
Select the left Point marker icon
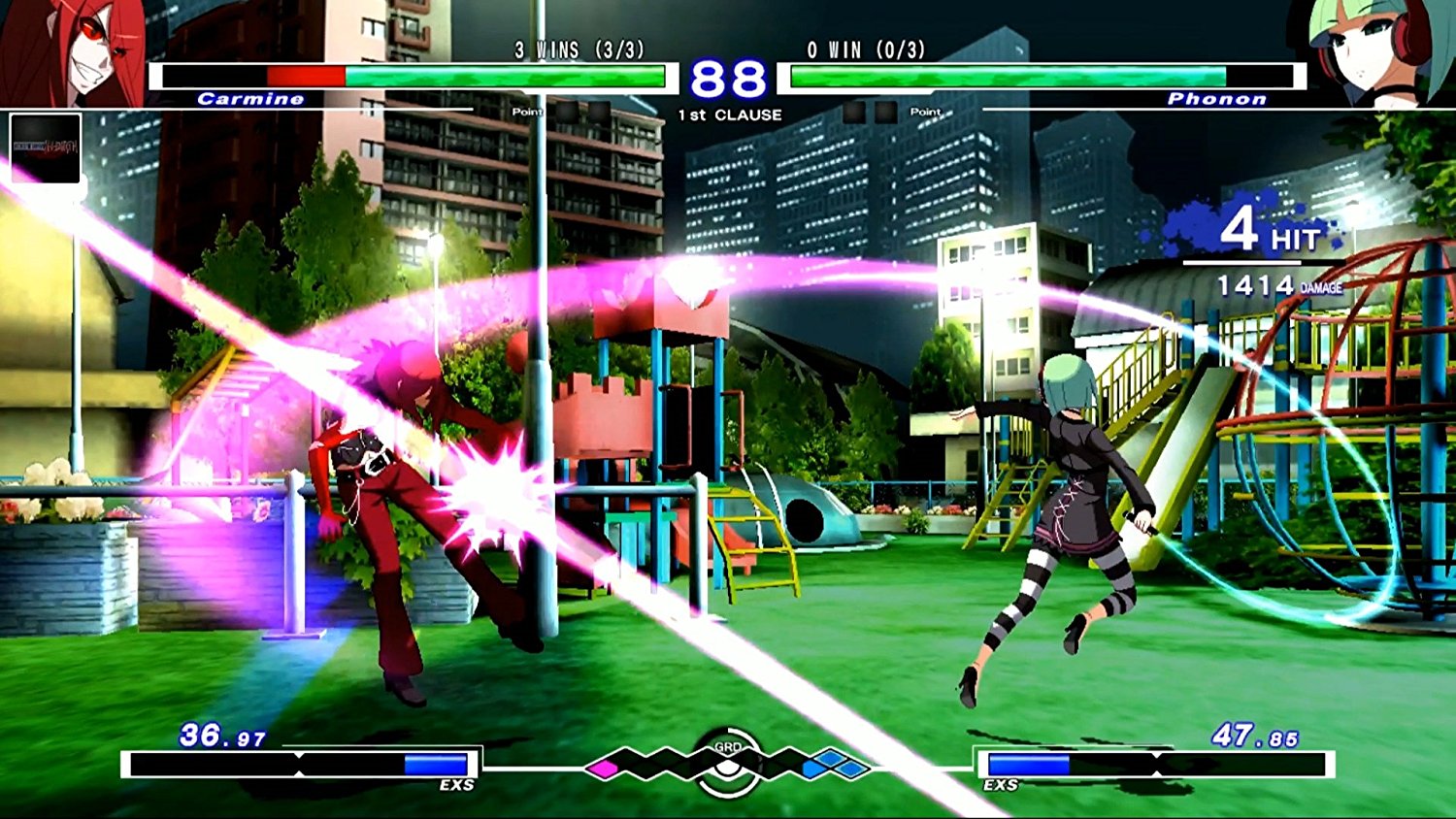(525, 112)
